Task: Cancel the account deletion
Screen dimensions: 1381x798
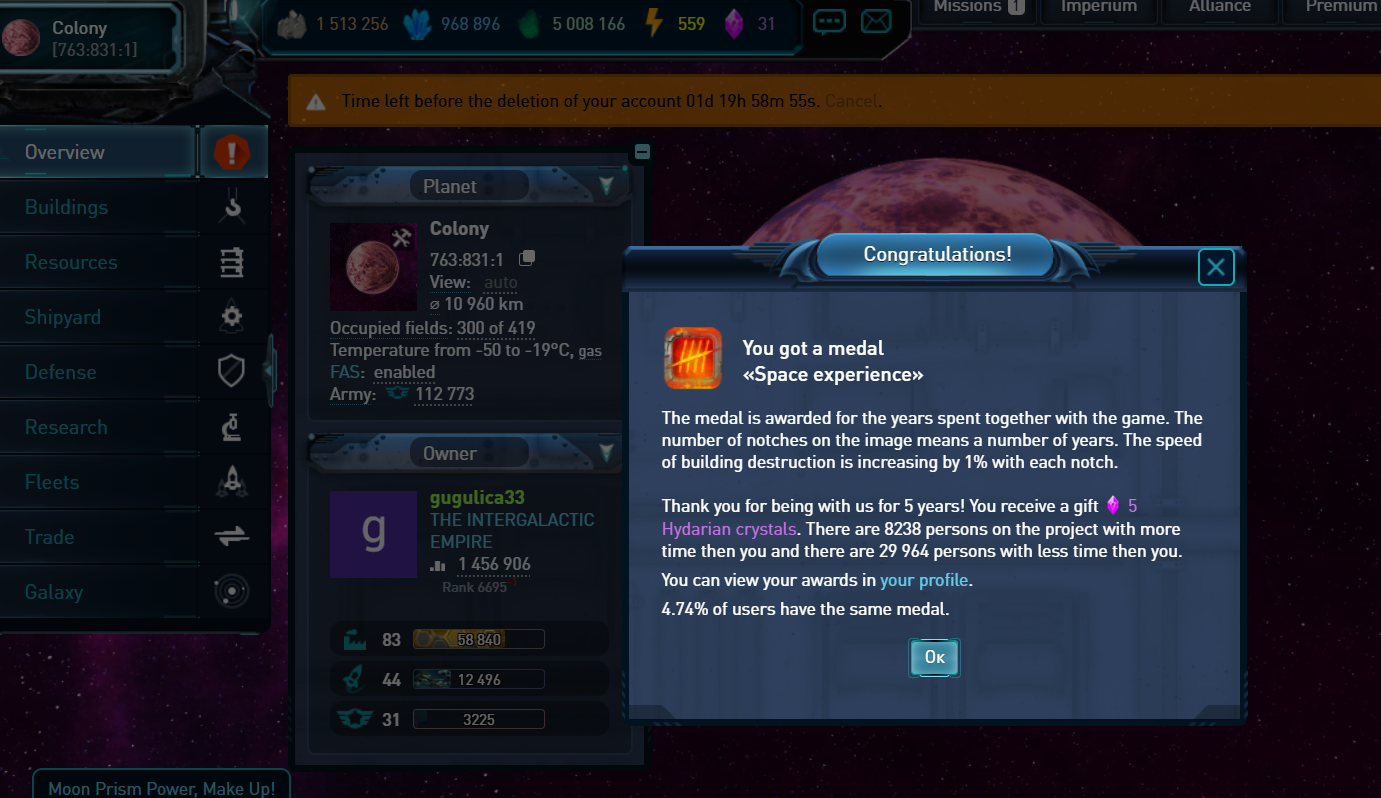Action: [x=851, y=101]
